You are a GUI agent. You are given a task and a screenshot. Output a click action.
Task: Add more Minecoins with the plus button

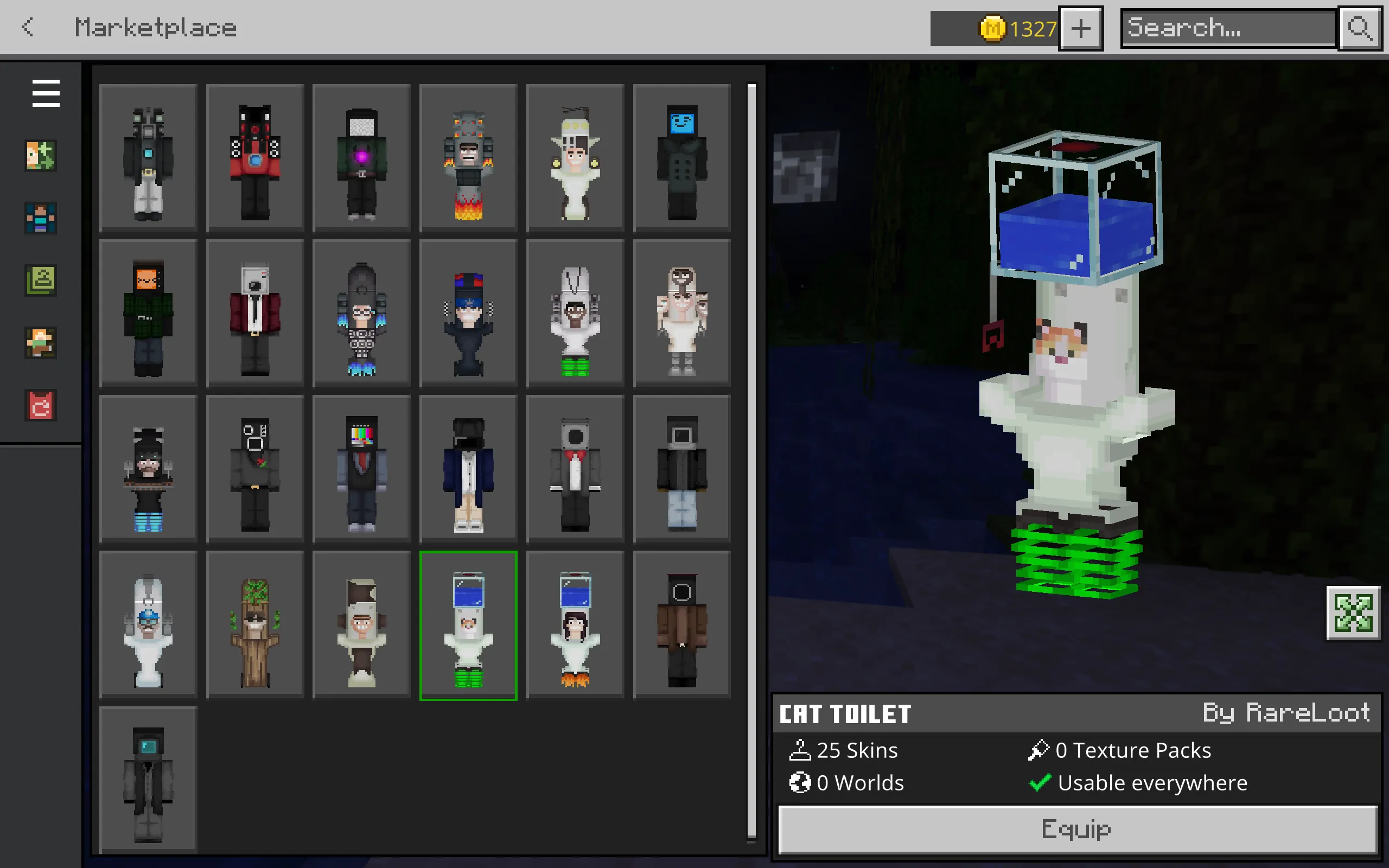pos(1080,28)
